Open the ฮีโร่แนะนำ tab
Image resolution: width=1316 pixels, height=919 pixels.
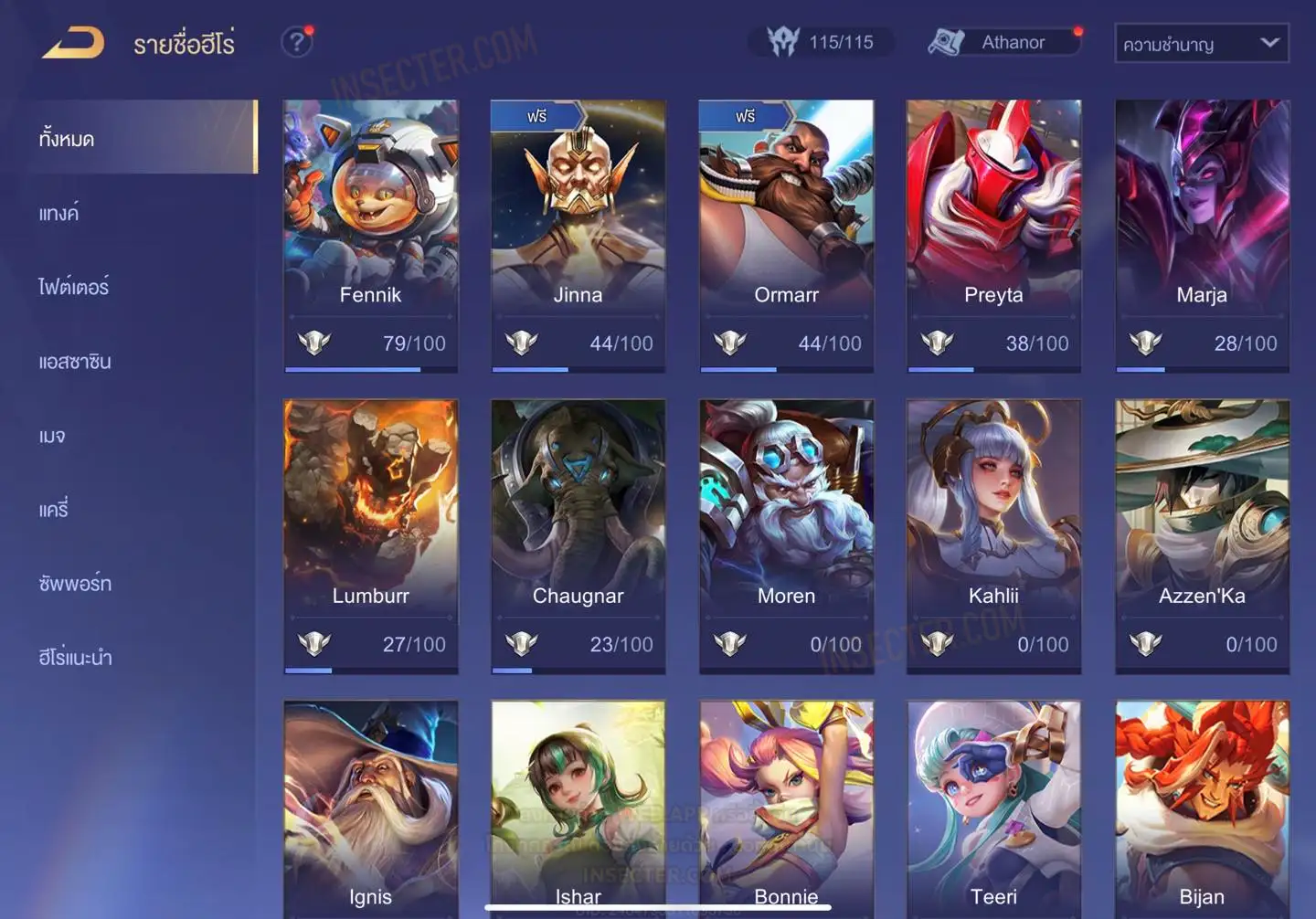75,658
